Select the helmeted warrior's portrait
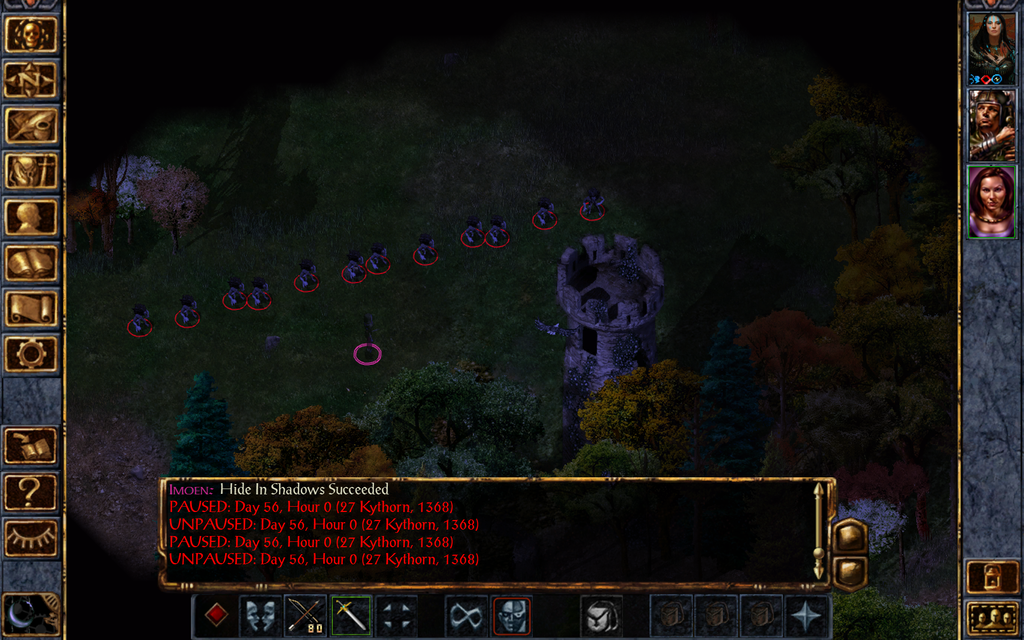Viewport: 1024px width, 640px height. pyautogui.click(x=991, y=124)
